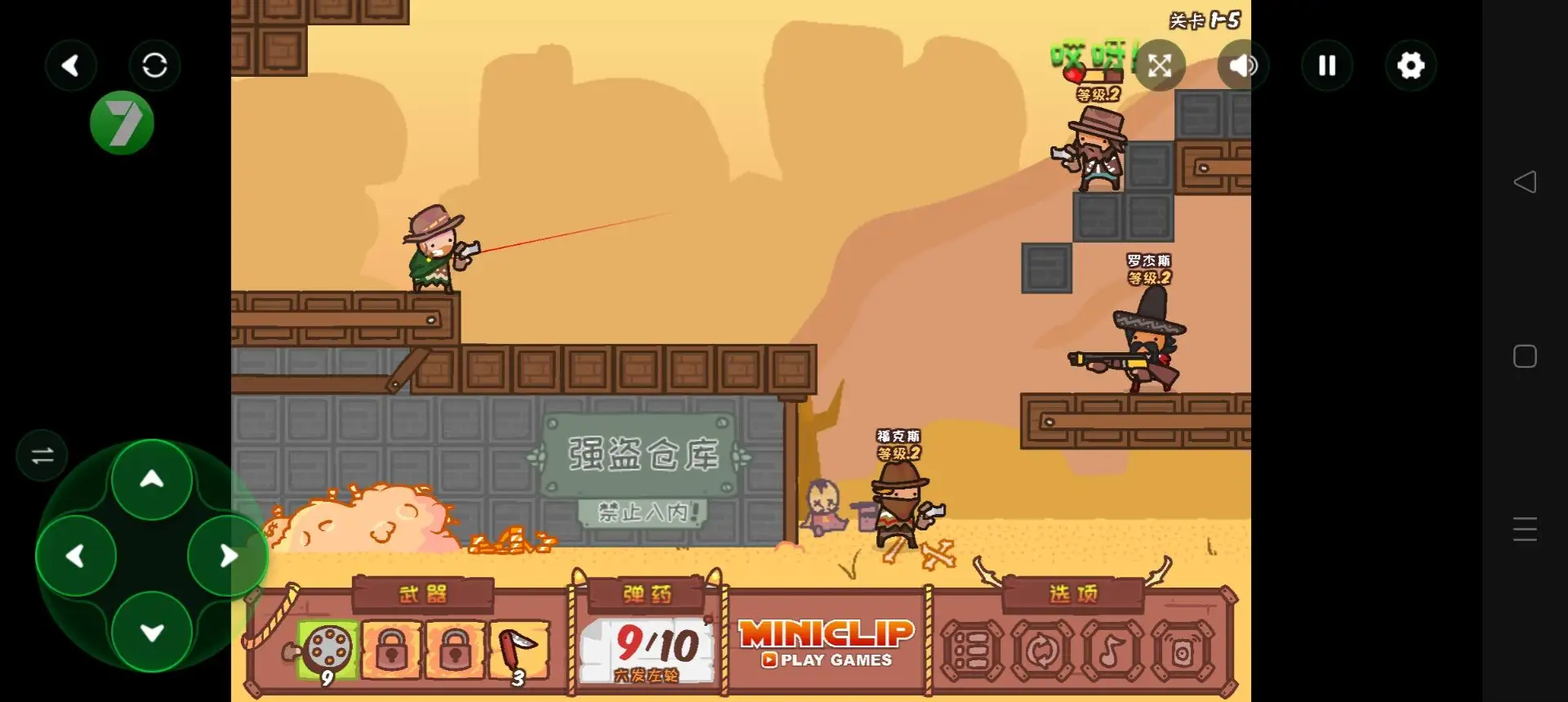Click the swap arrows button beside the D-pad
The width and height of the screenshot is (1568, 702).
point(42,455)
